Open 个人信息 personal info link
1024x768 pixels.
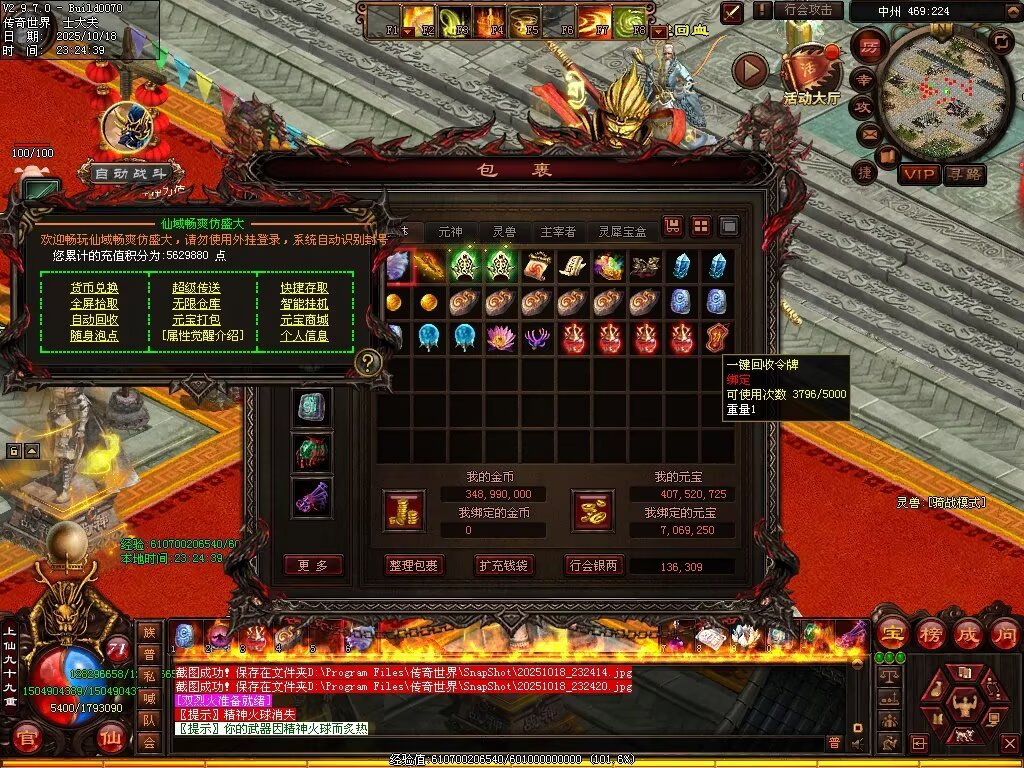(x=304, y=336)
